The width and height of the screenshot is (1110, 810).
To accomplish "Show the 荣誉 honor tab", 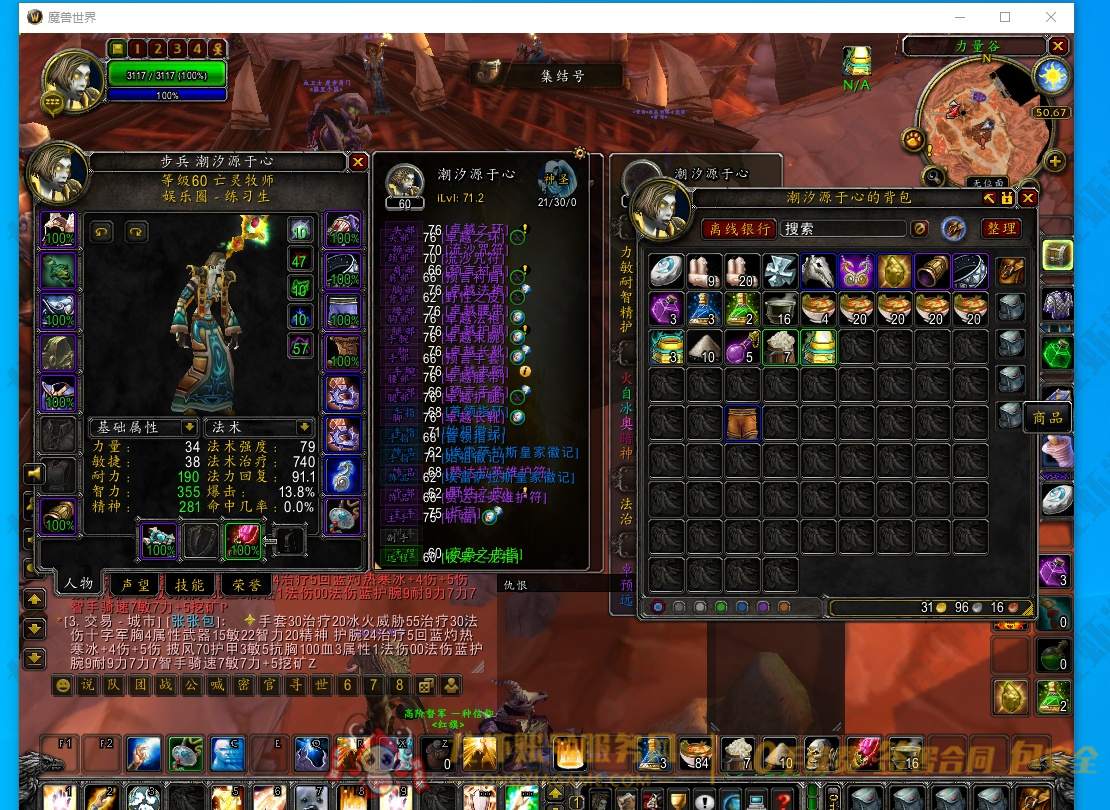I will [245, 585].
